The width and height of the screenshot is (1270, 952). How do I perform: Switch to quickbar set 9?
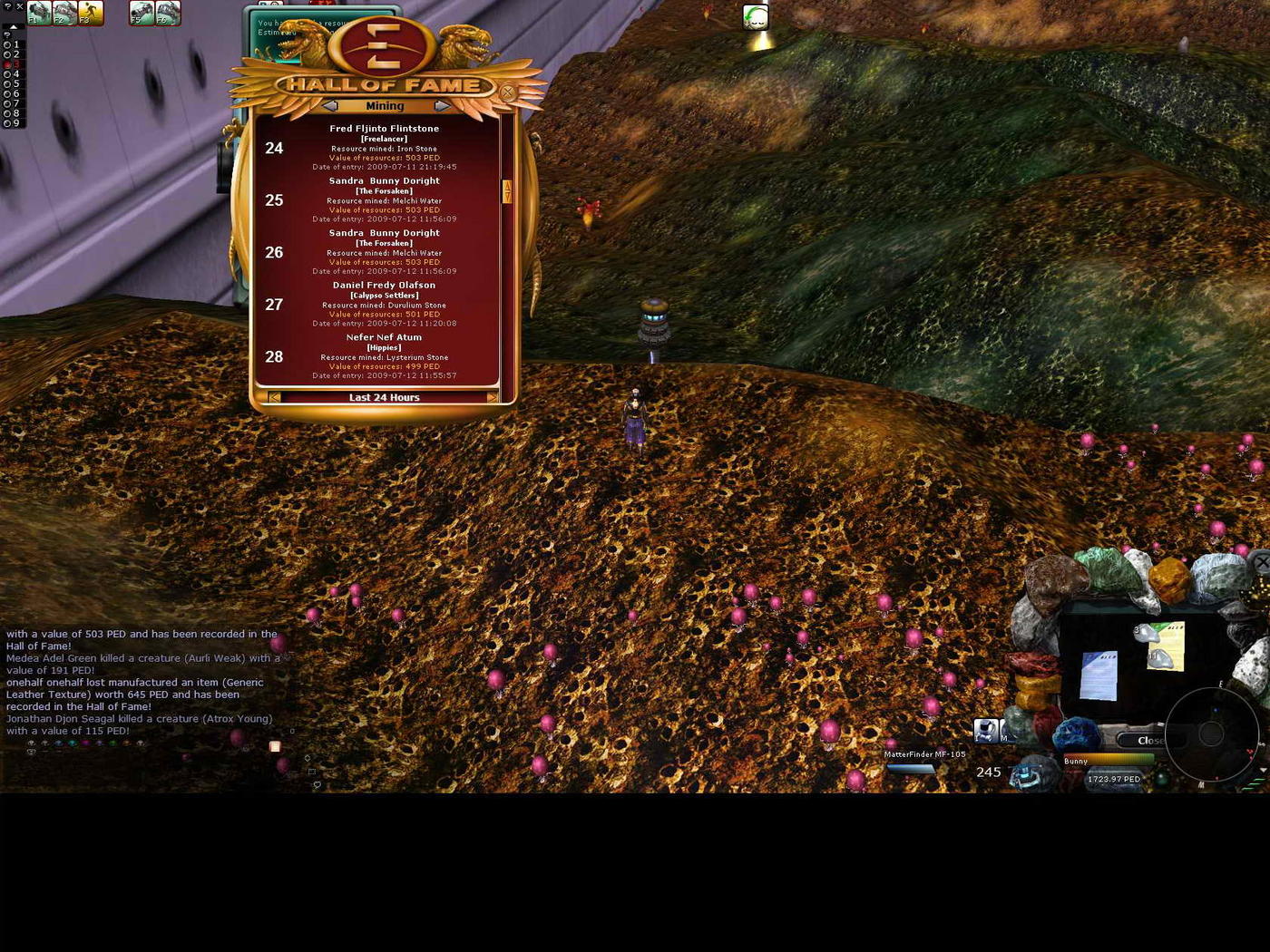[8, 123]
